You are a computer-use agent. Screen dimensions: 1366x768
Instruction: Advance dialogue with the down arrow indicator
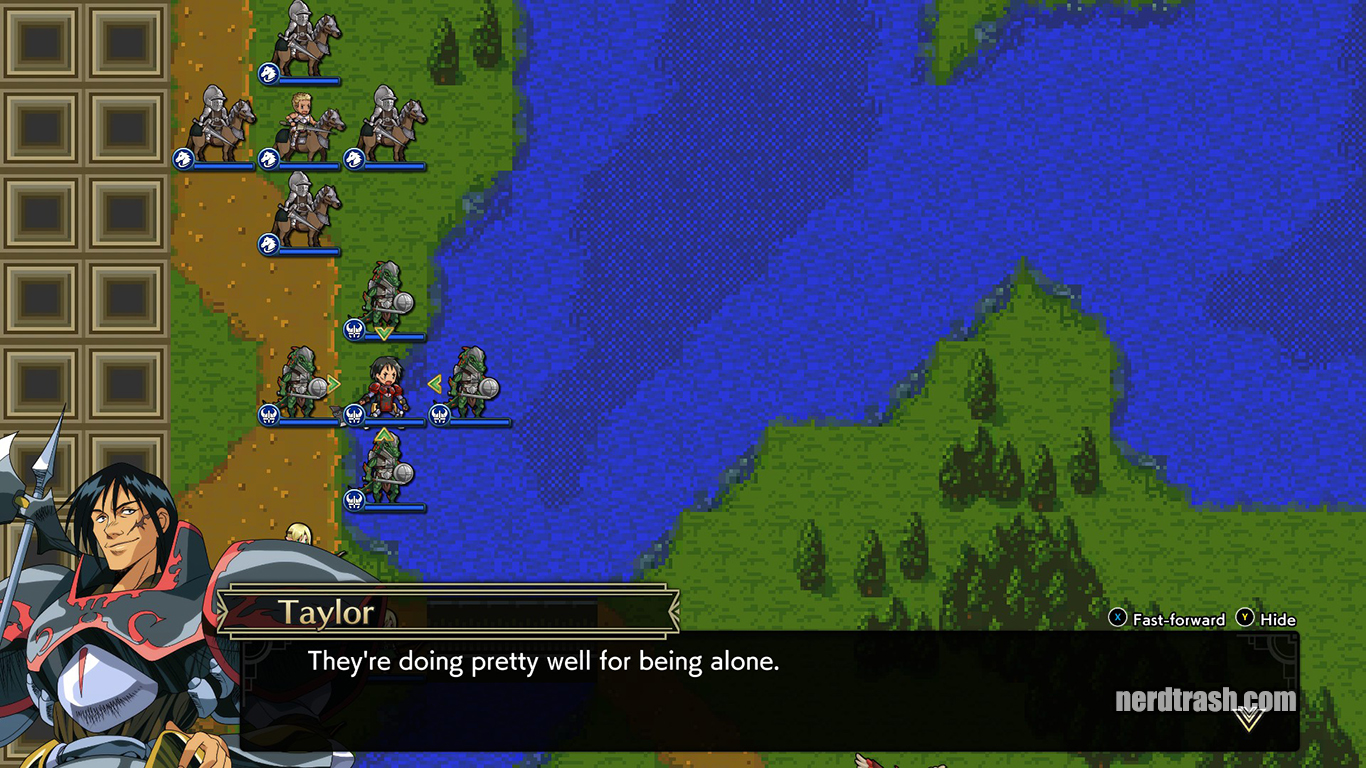point(1248,718)
